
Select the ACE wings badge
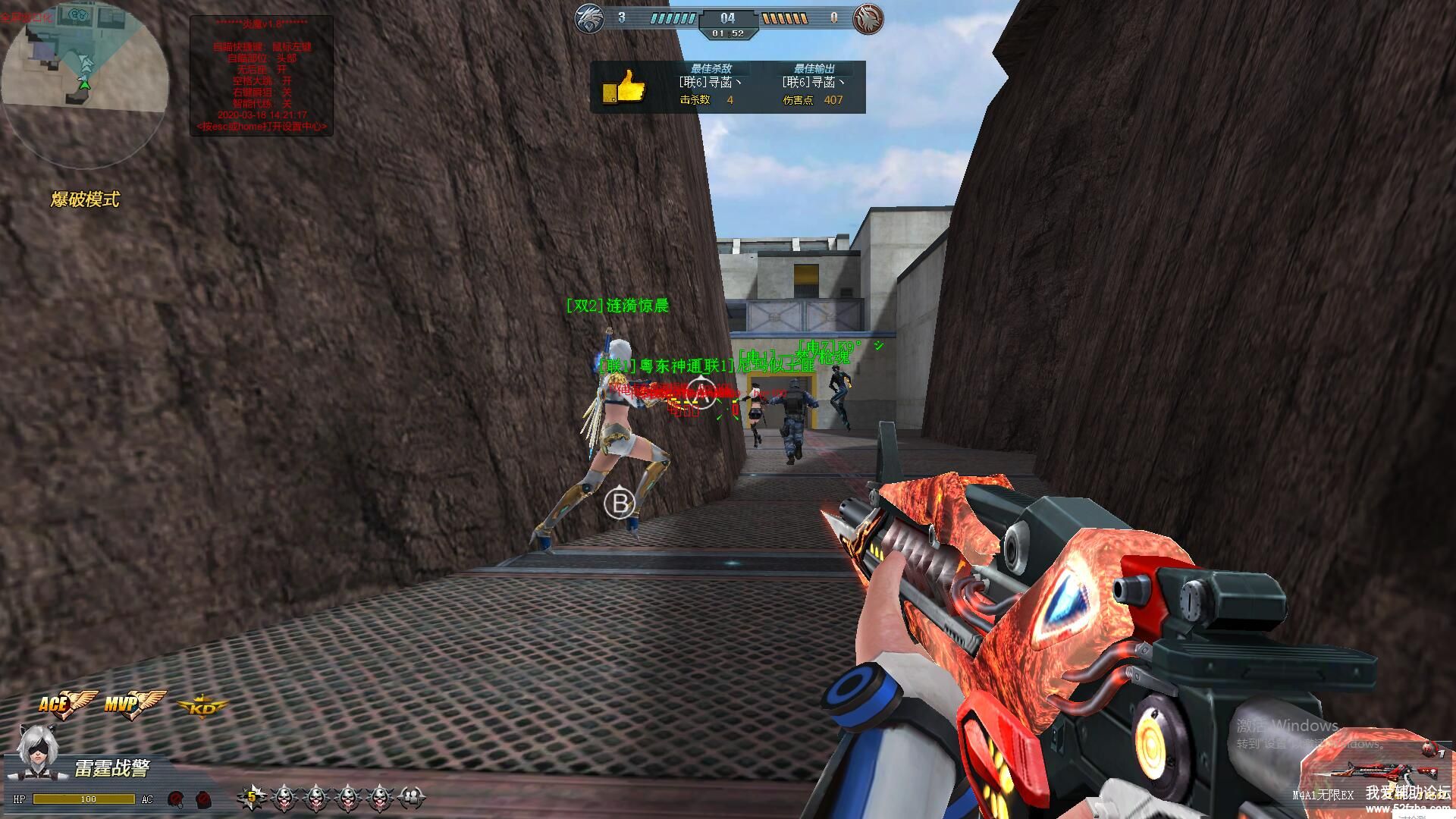(67, 704)
